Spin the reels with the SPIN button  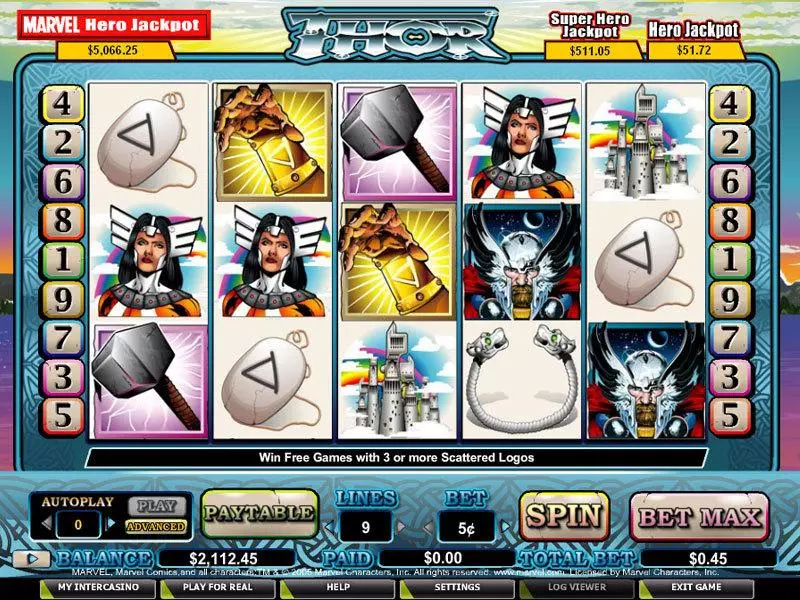tap(564, 516)
